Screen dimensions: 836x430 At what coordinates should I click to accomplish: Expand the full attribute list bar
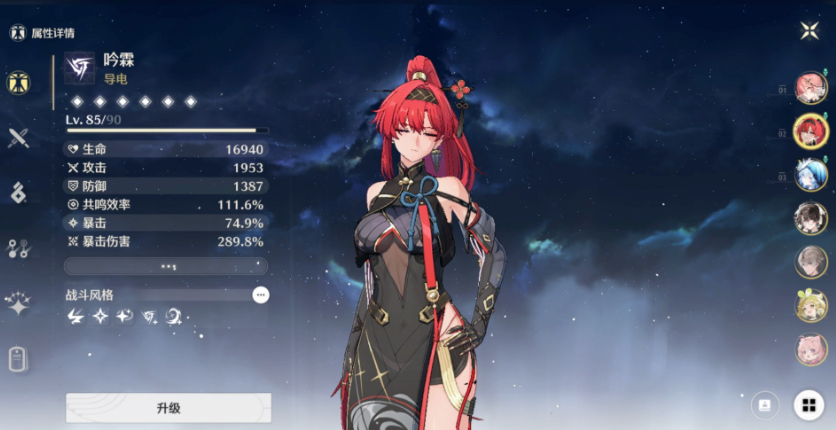tap(166, 267)
